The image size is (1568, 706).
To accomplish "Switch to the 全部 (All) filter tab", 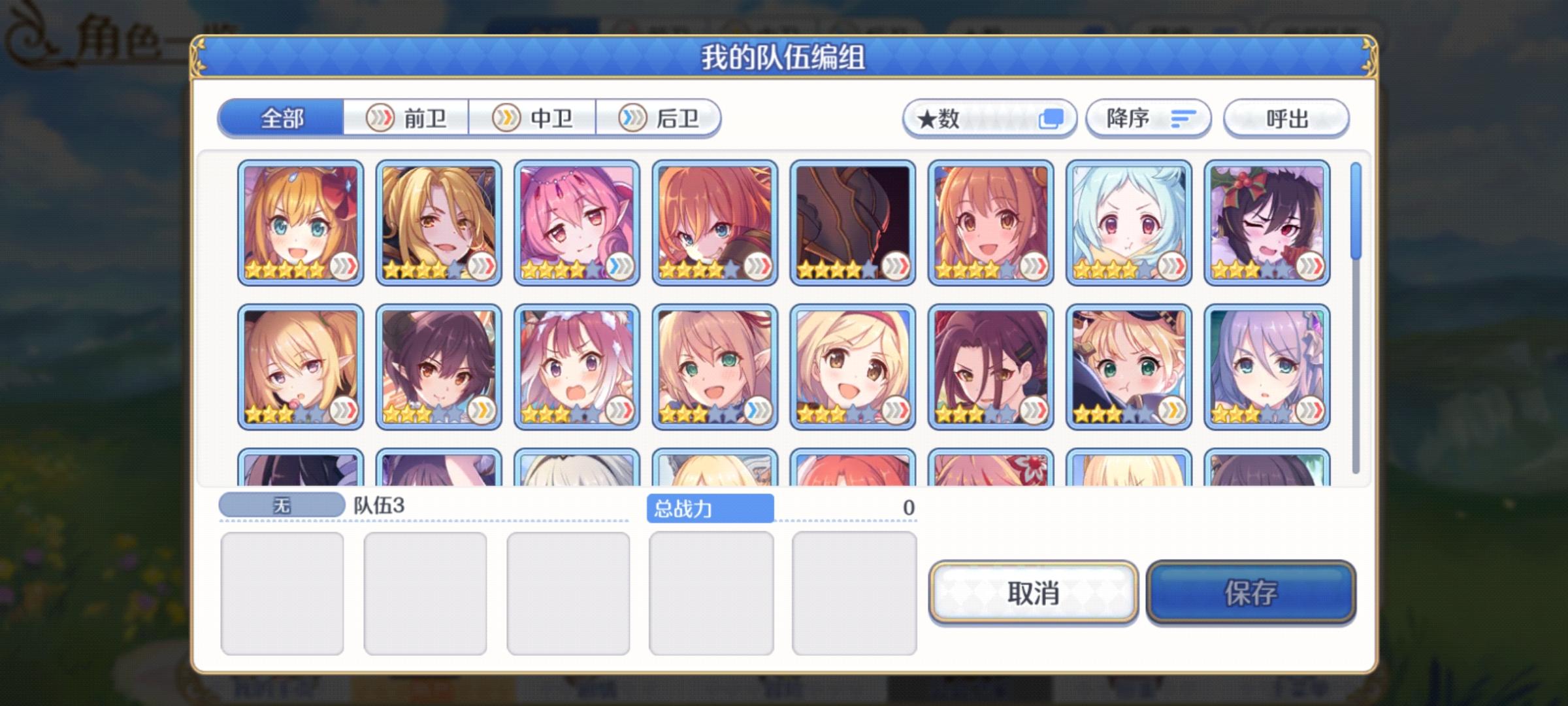I will coord(282,118).
